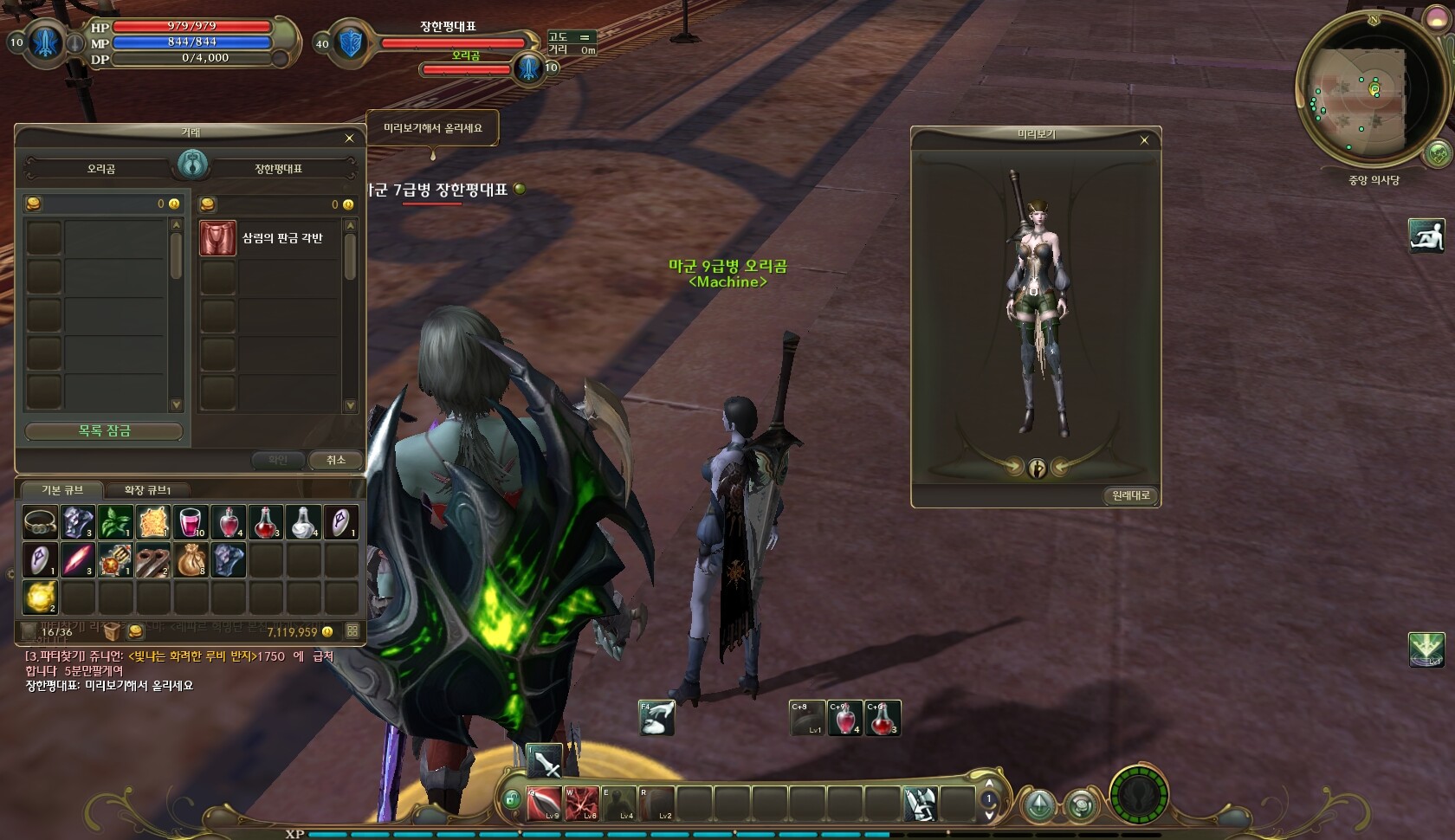Select the brown coin pouch item

point(191,560)
